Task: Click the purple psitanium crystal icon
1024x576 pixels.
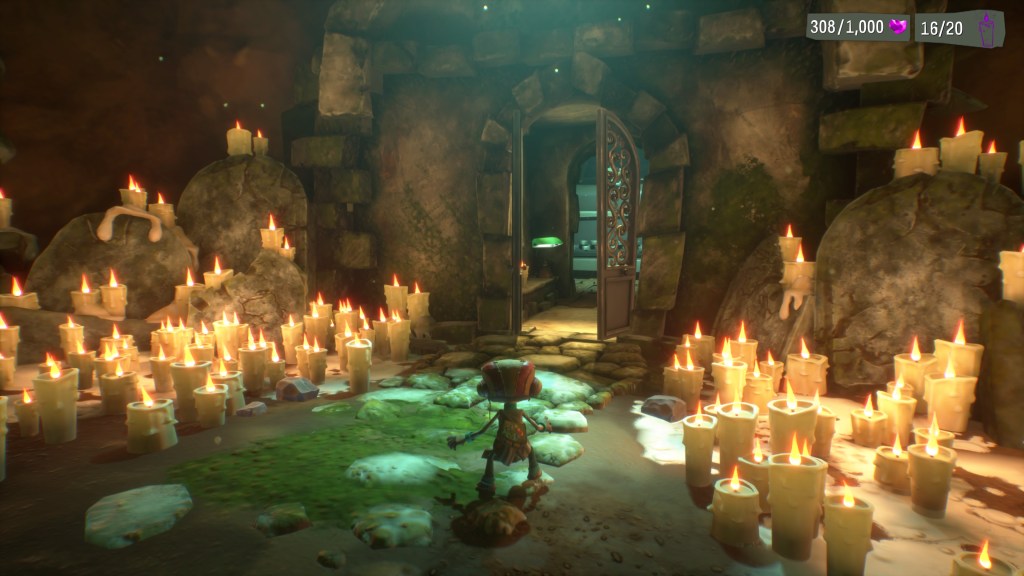Action: click(897, 27)
